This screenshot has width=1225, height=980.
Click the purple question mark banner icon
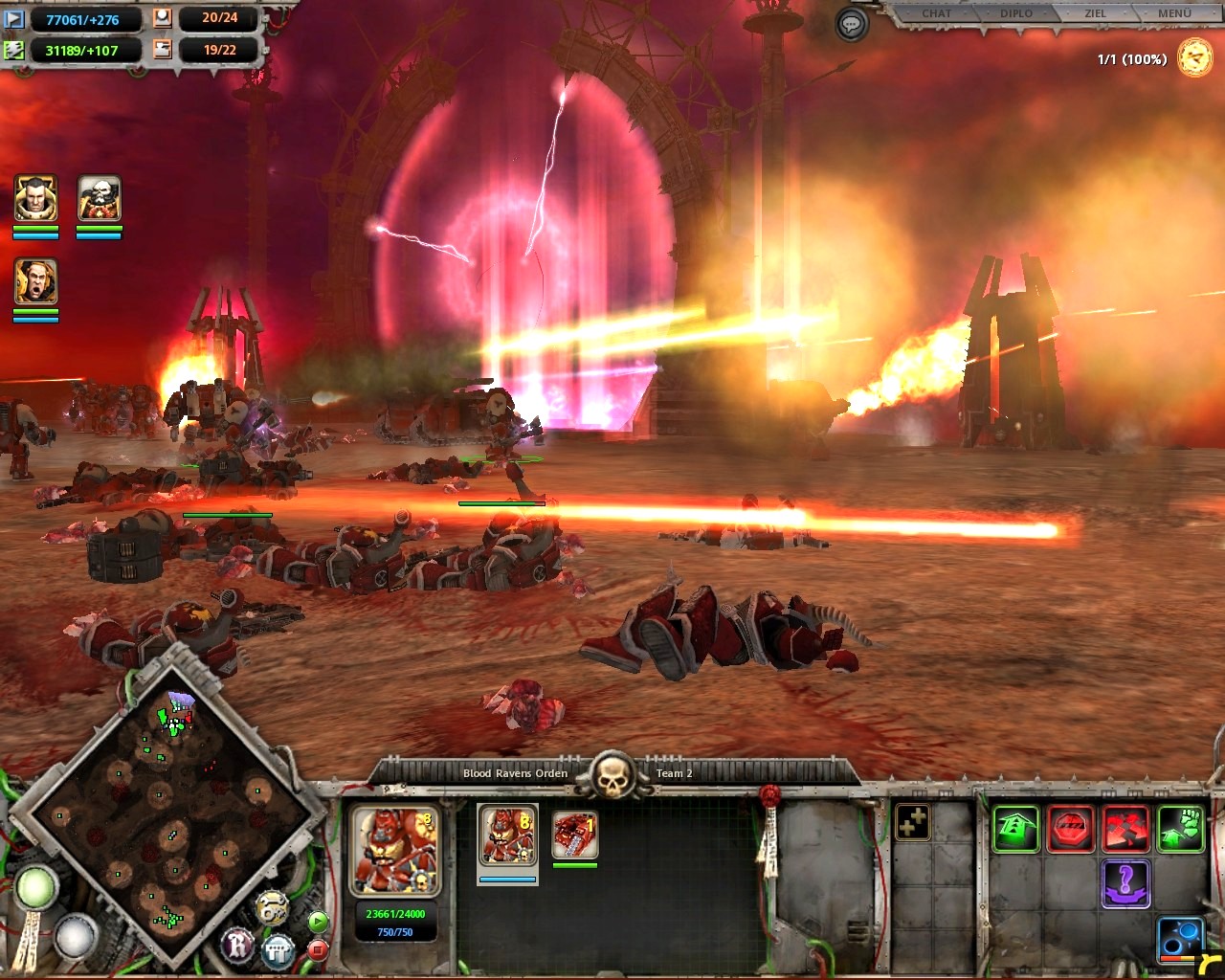pos(1125,882)
